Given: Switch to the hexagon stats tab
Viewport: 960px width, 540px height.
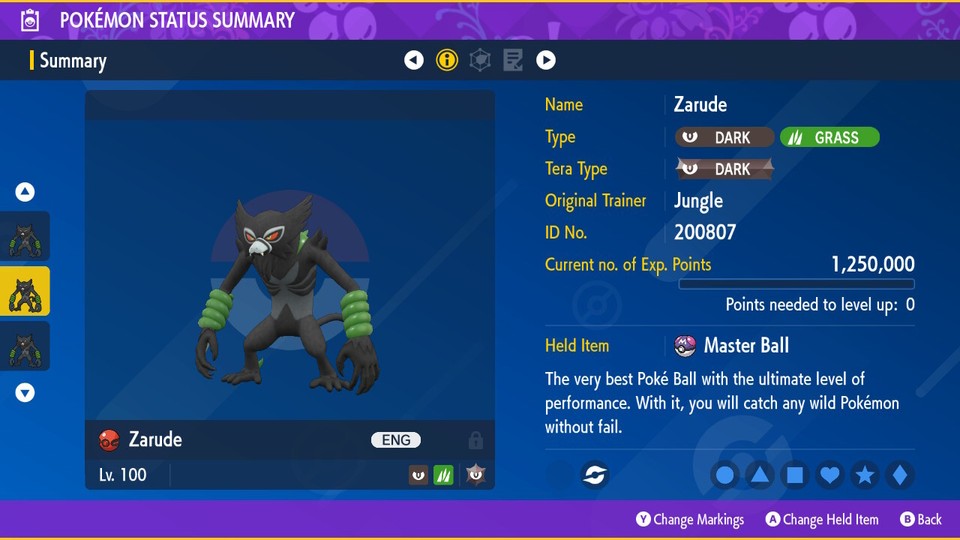Looking at the screenshot, I should [x=480, y=60].
